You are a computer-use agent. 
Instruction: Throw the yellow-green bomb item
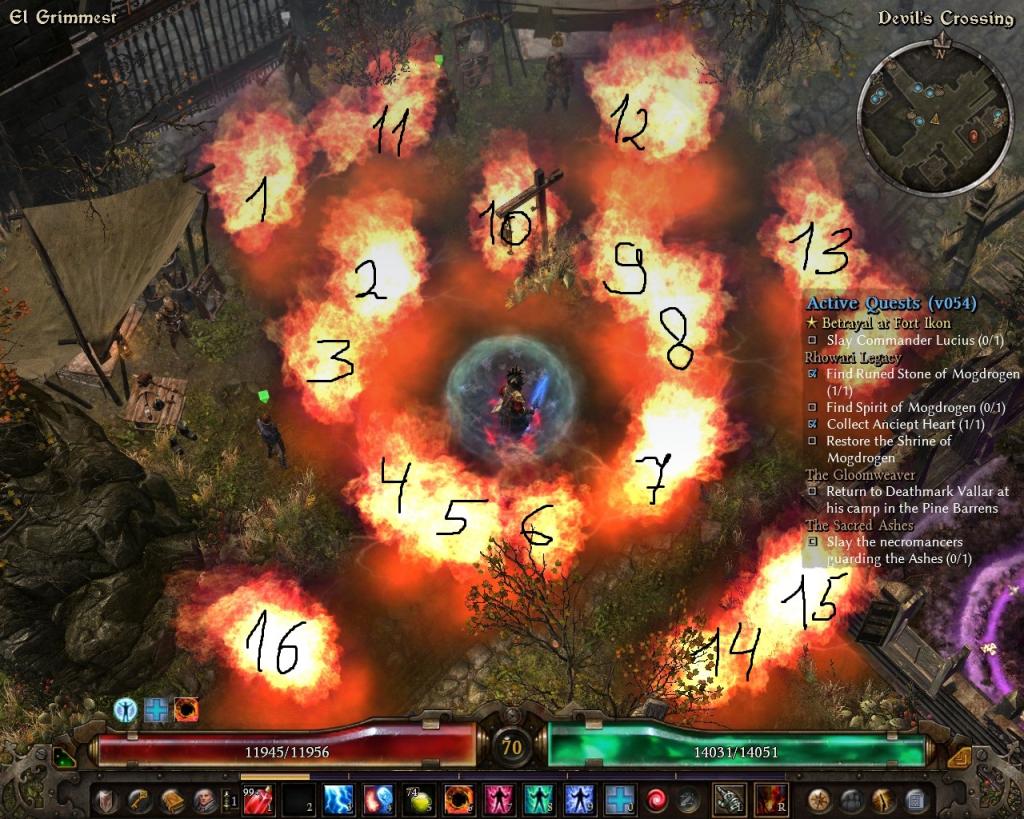tap(418, 799)
